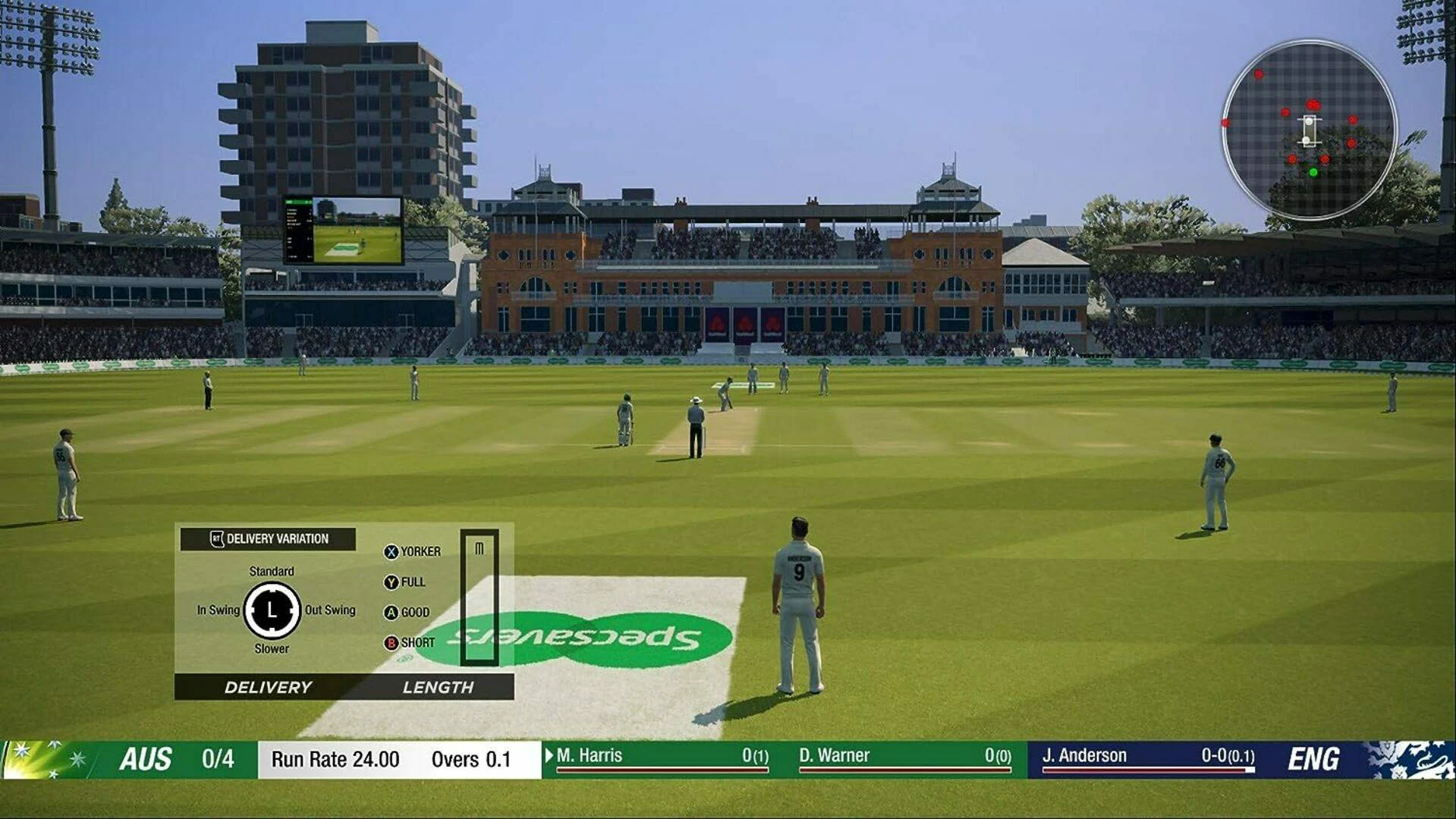
Task: Select the Yorker length option
Action: click(x=413, y=551)
